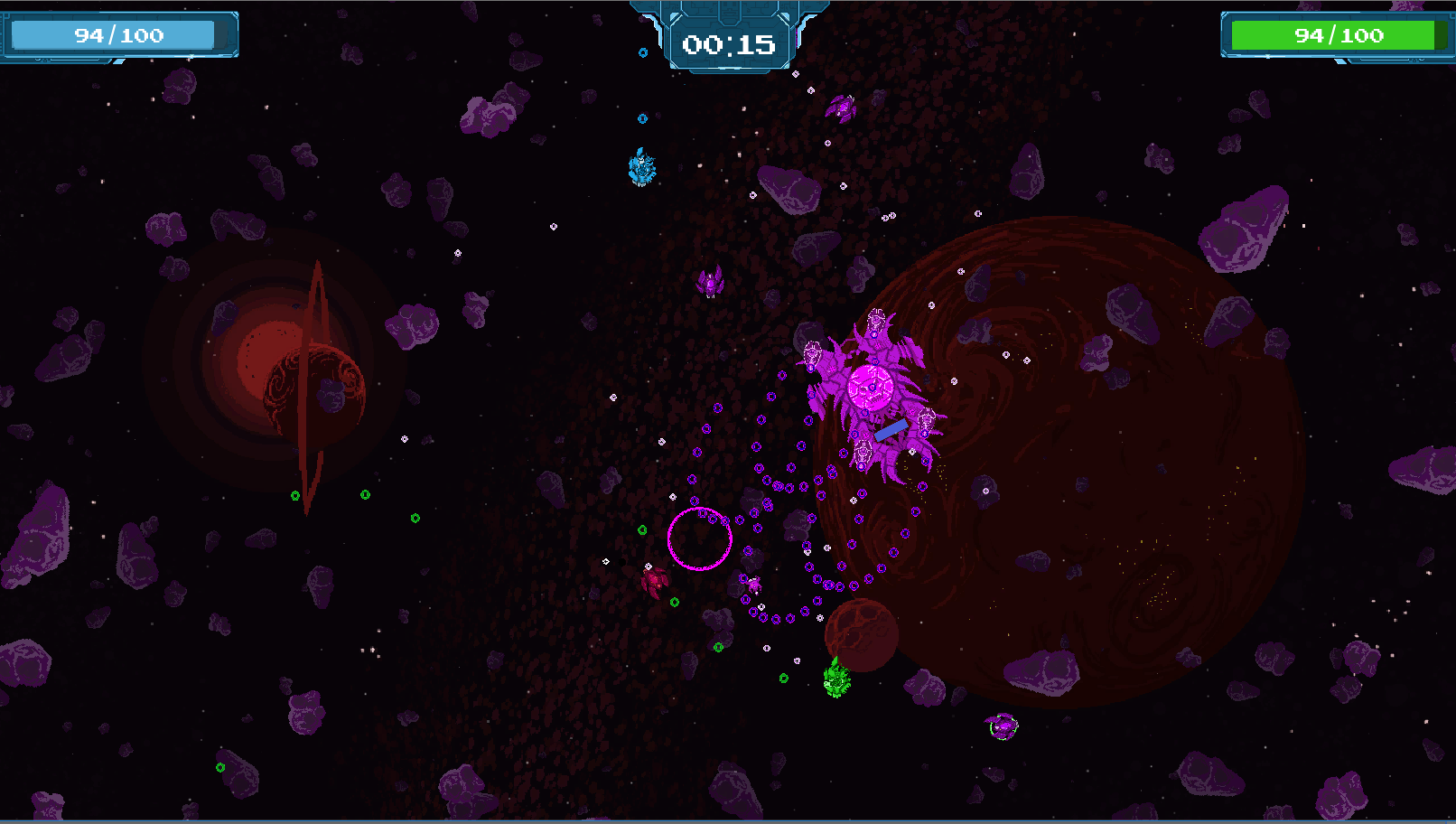Click the small brown moon near the green ship

tap(863, 635)
